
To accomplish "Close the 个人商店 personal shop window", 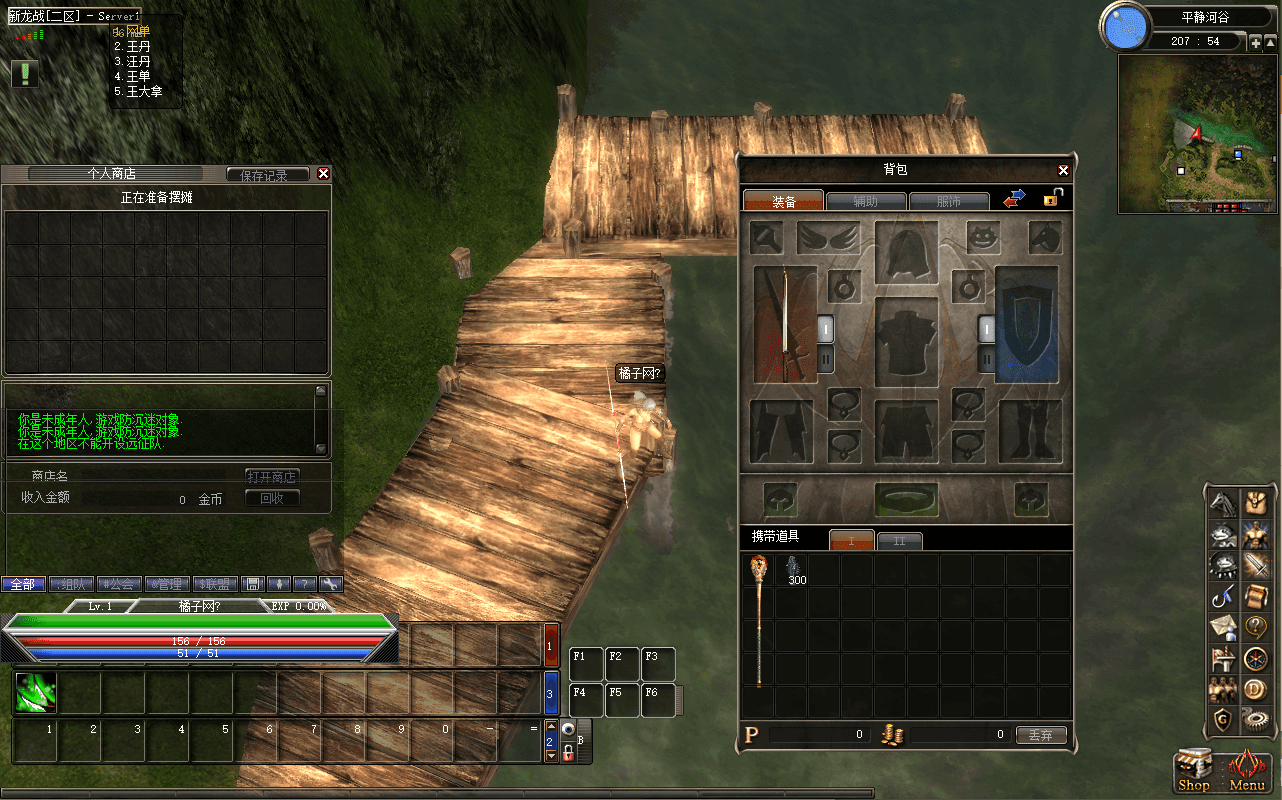I will click(x=323, y=174).
